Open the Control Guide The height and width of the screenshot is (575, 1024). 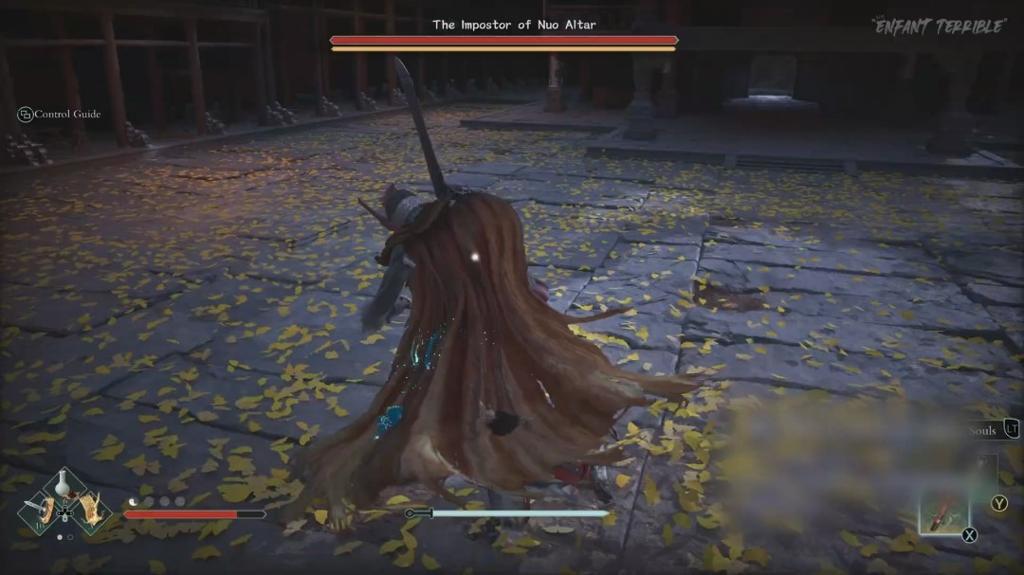[60, 114]
